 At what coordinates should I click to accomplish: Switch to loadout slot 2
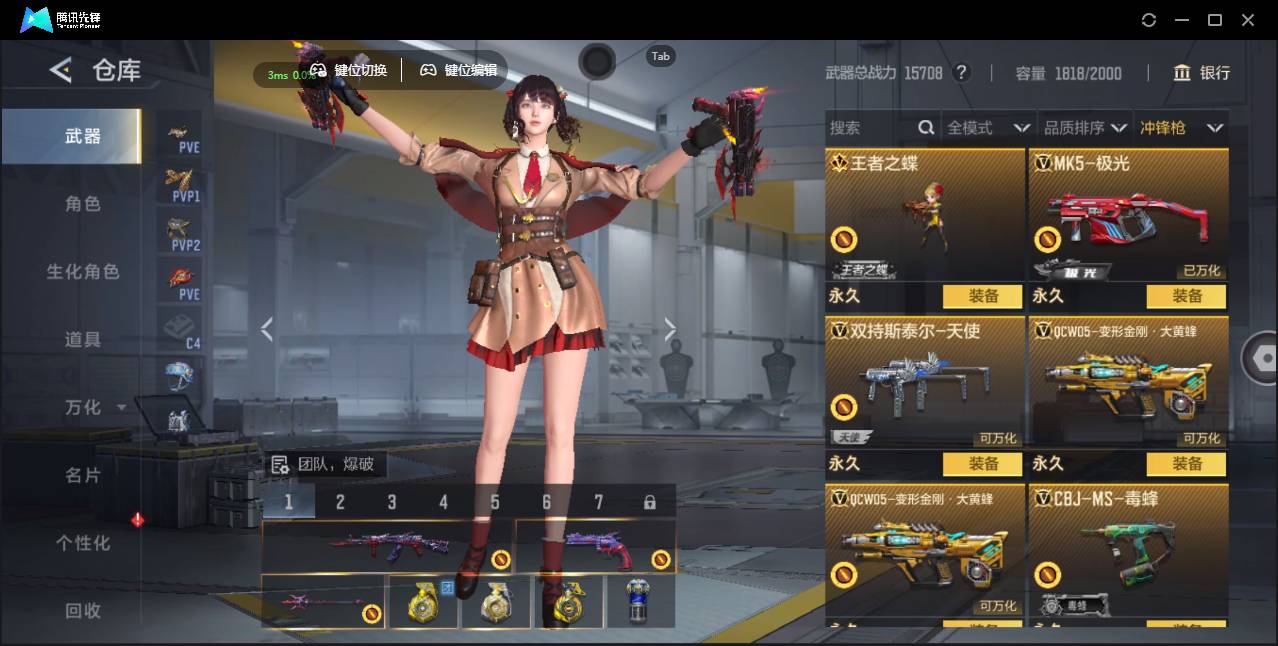[340, 502]
